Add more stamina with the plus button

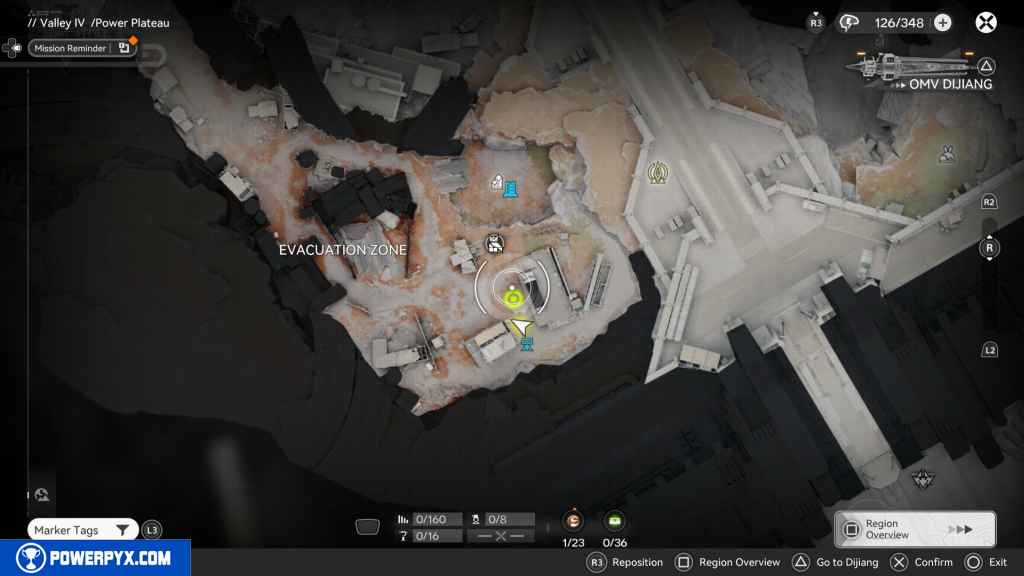point(942,22)
